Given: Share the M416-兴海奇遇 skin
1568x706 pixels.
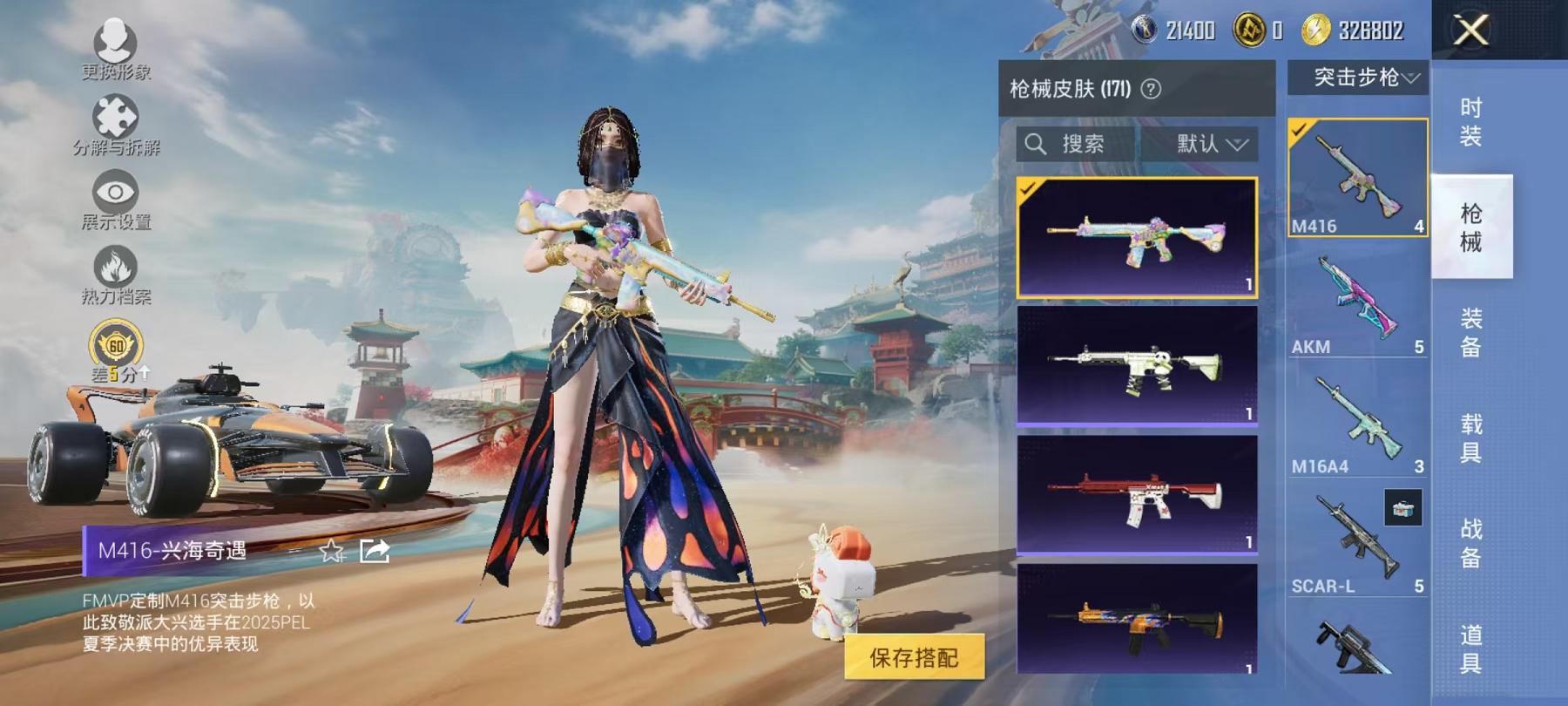Looking at the screenshot, I should tap(375, 551).
